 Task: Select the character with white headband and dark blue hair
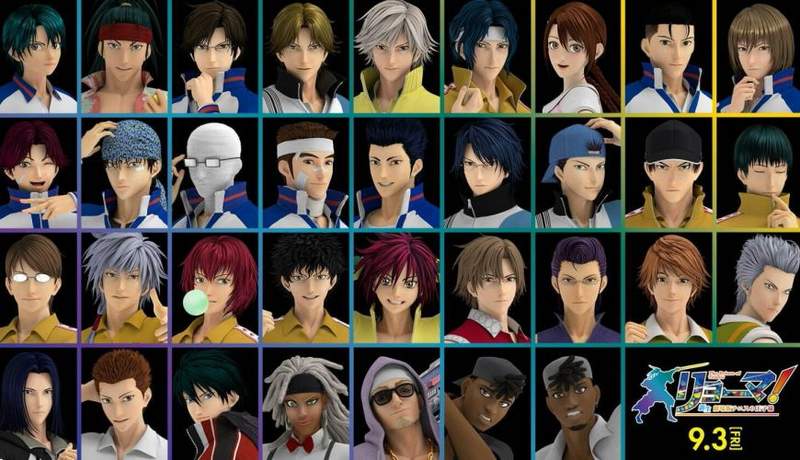(487, 56)
